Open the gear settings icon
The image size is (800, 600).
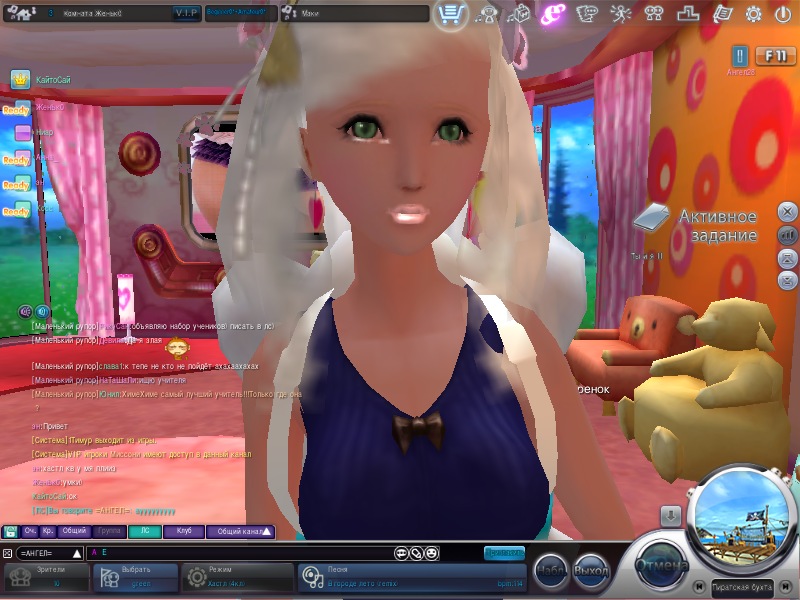(753, 14)
